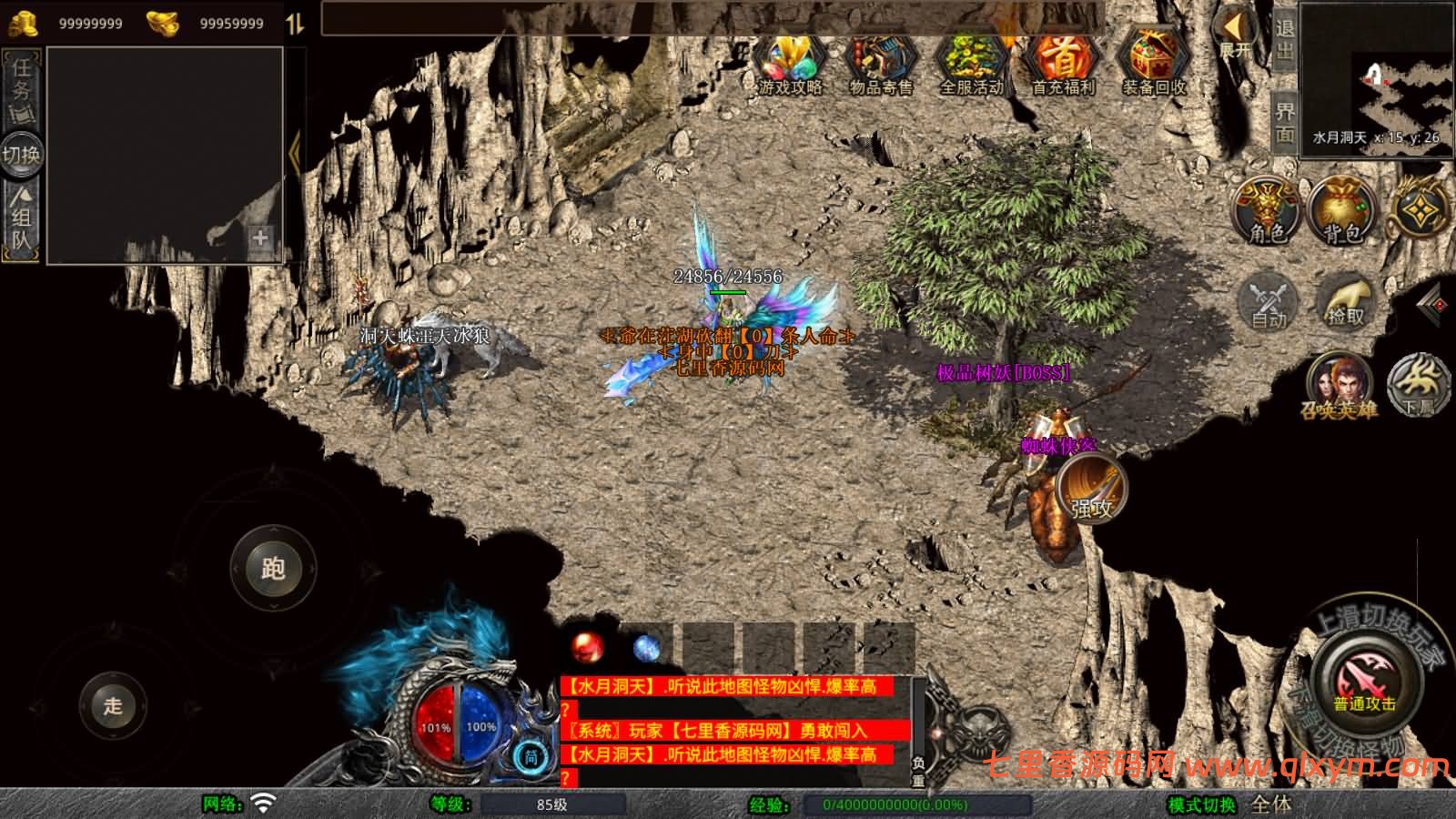Open the 背包 backpack inventory
The image size is (1456, 819).
[1341, 211]
